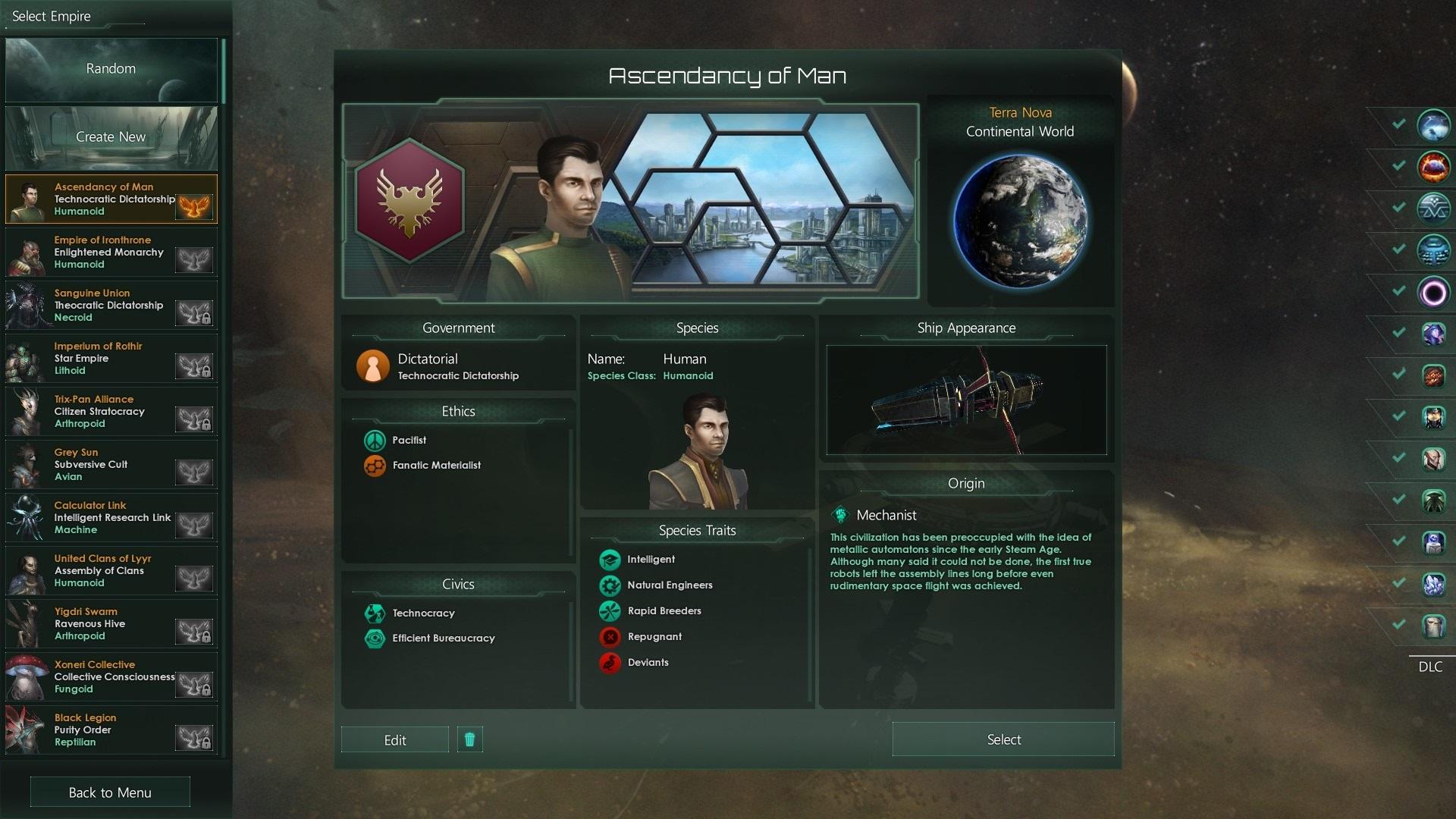Choose the Yigdri Swarm empire
Image resolution: width=1456 pixels, height=819 pixels.
point(111,623)
